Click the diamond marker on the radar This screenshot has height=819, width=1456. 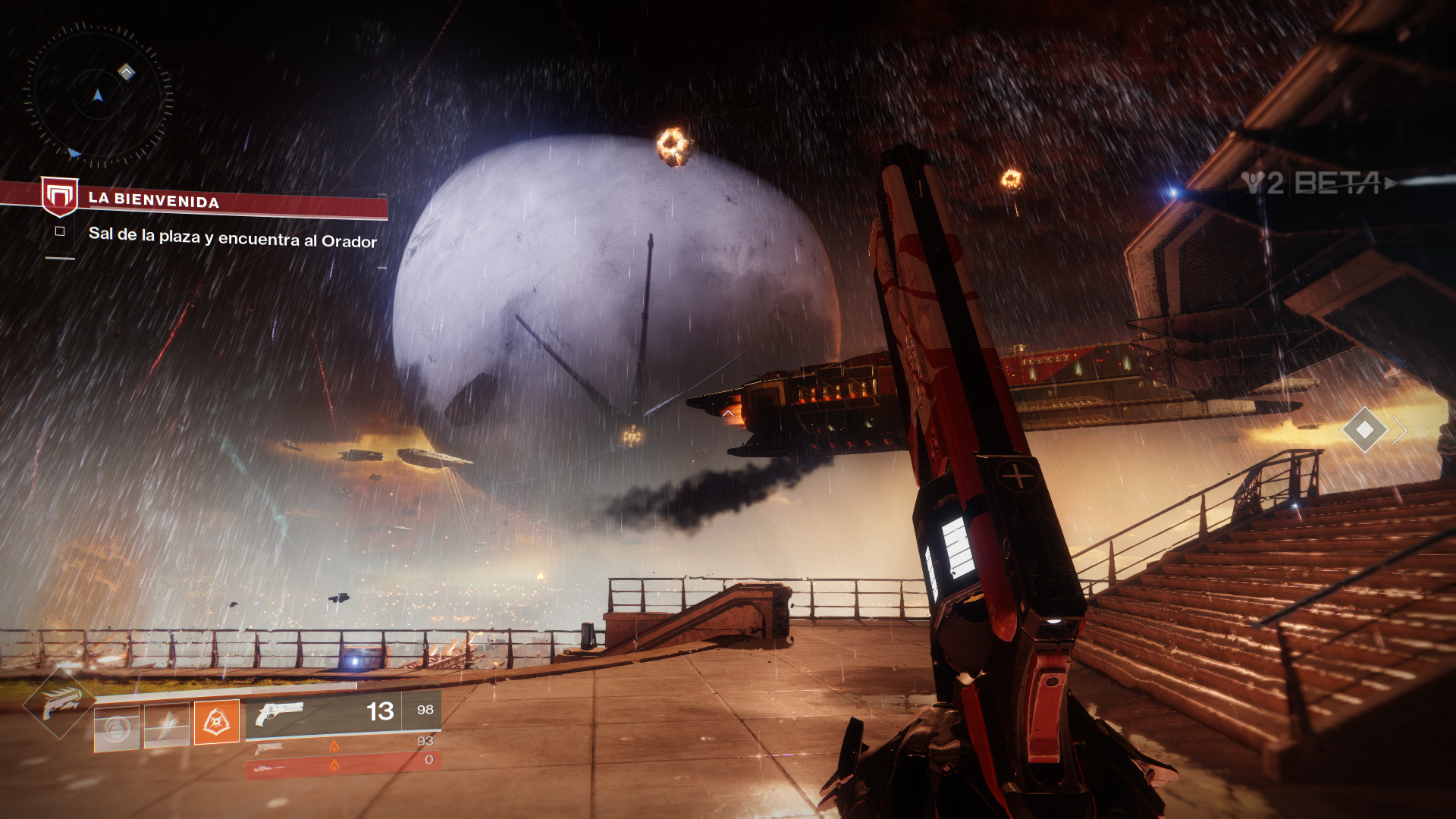point(127,72)
